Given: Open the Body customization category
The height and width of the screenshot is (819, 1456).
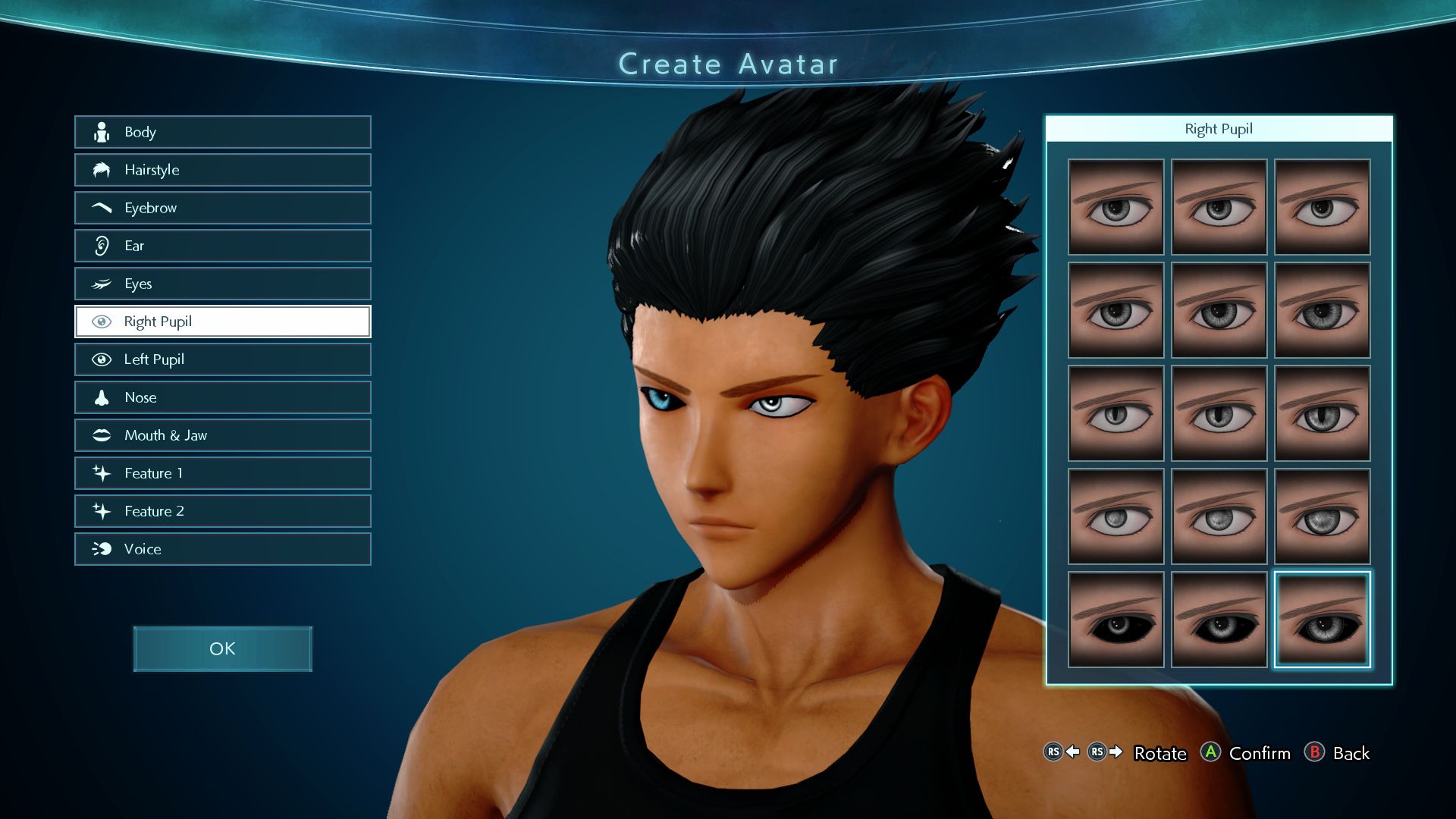Looking at the screenshot, I should coord(222,132).
